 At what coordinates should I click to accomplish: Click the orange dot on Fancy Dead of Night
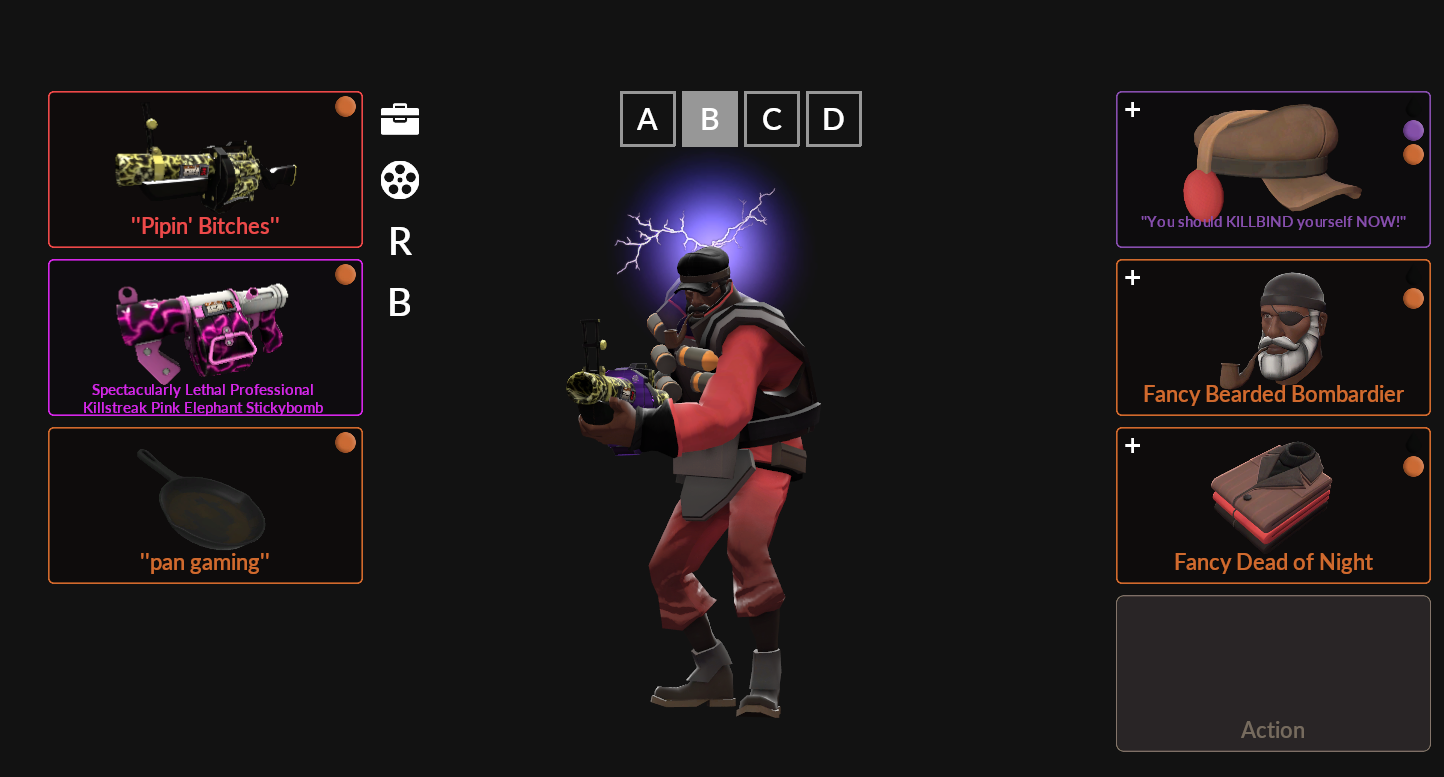tap(1414, 465)
